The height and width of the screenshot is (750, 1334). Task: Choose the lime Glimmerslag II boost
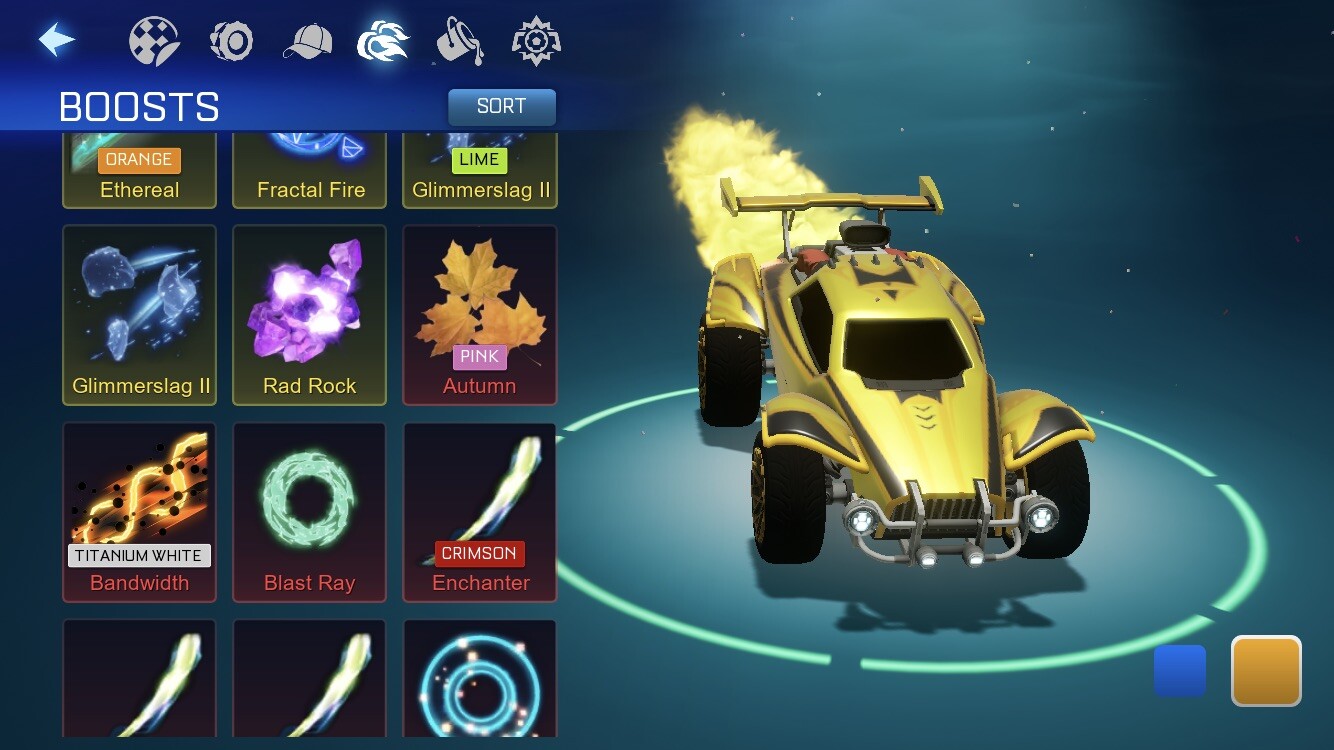(x=480, y=169)
